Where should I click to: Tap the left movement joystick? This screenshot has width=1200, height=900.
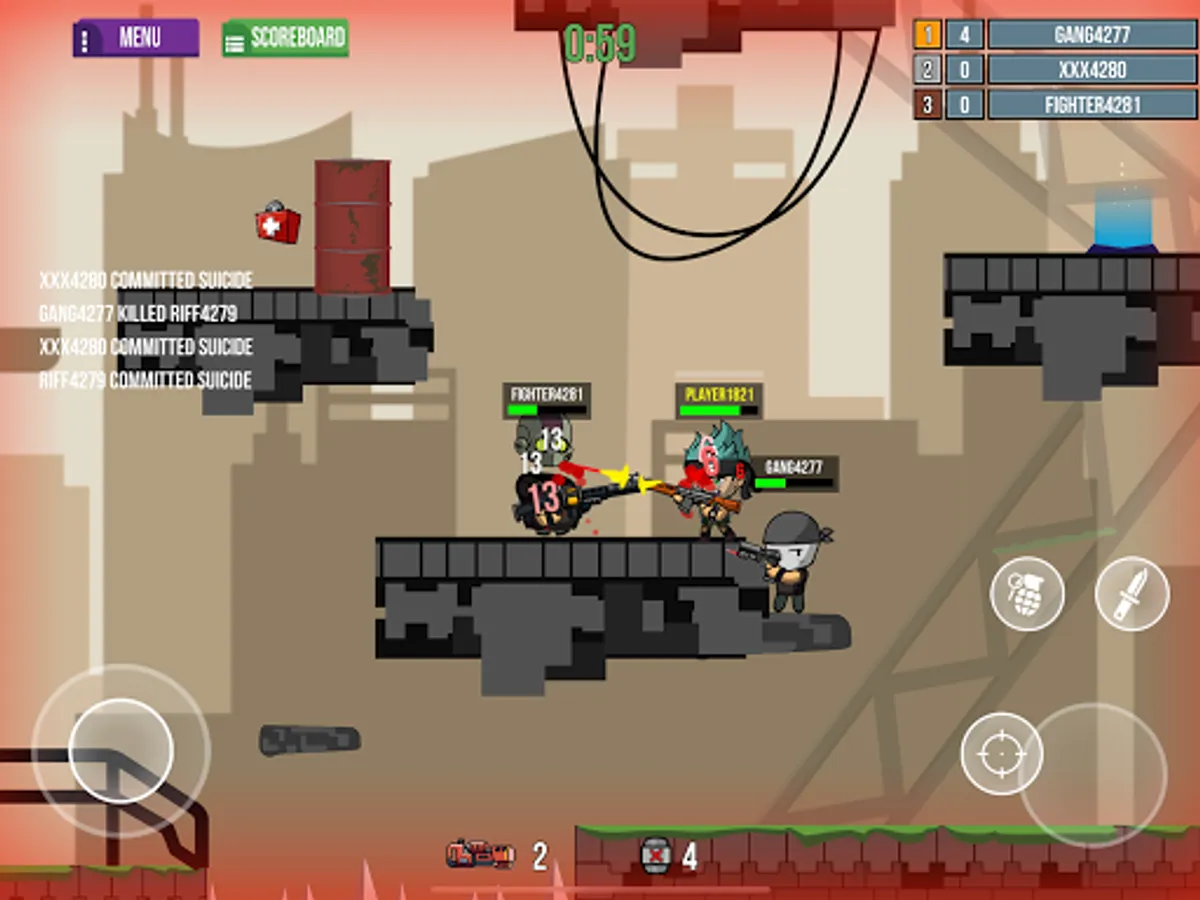point(121,750)
